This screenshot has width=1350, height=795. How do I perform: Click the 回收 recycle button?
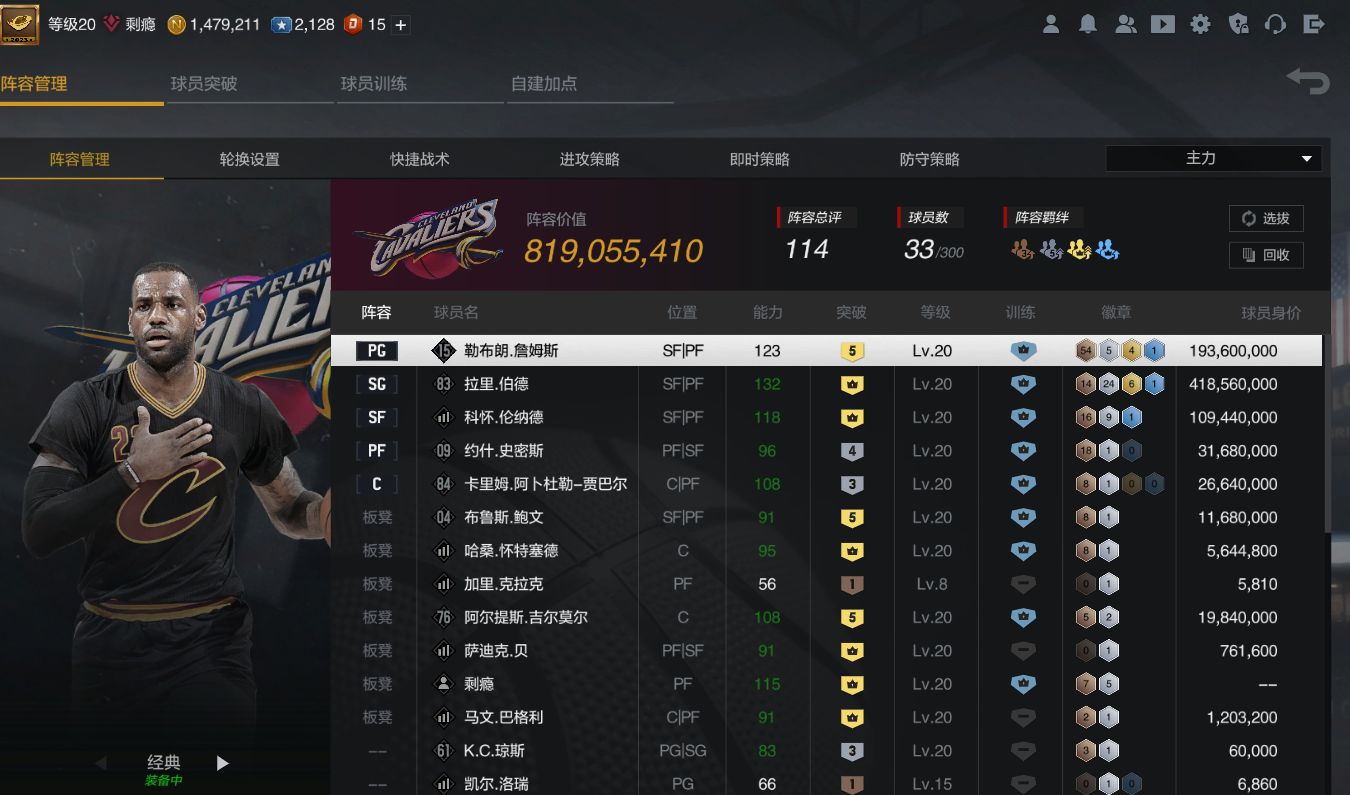tap(1266, 255)
